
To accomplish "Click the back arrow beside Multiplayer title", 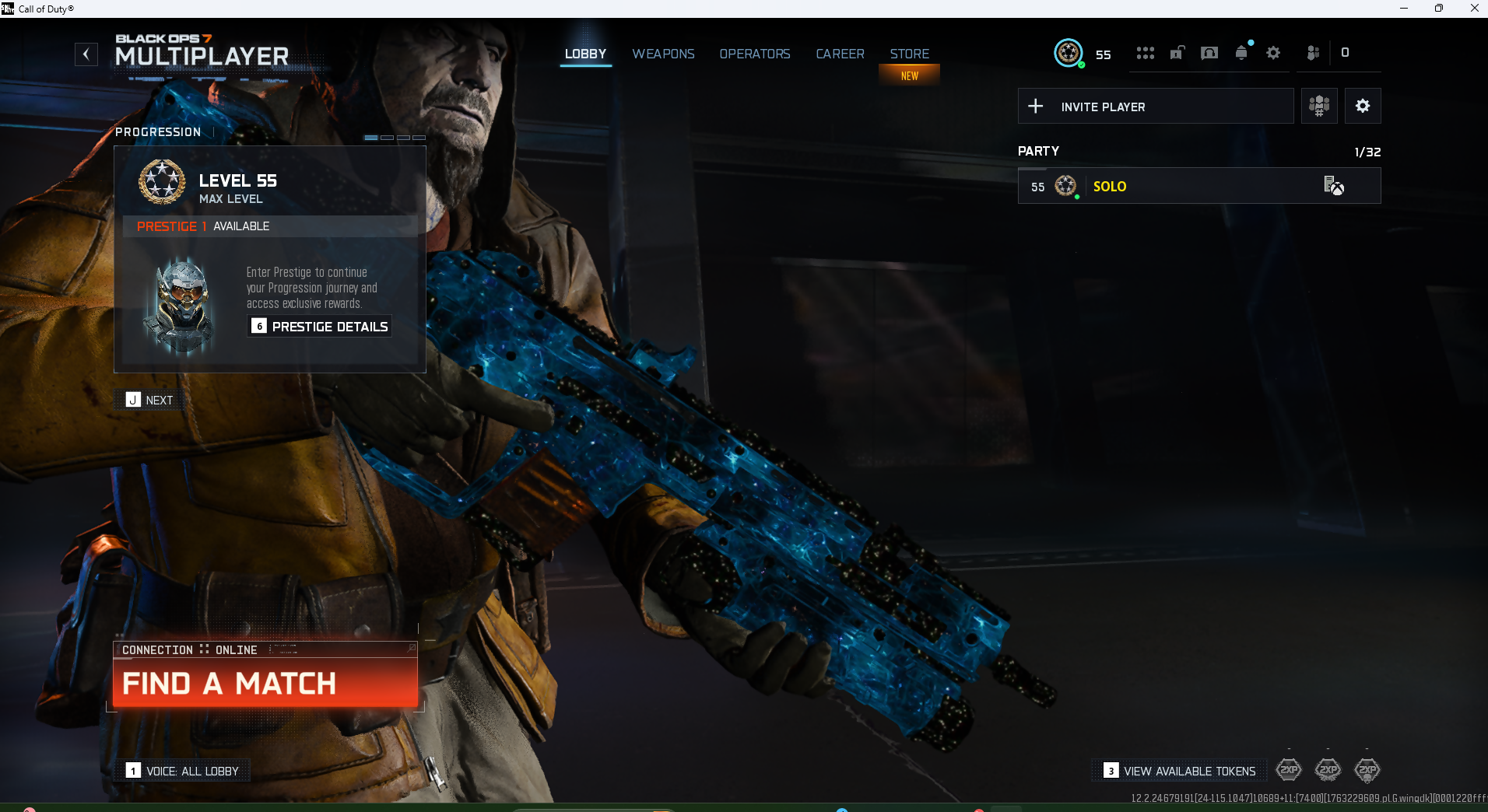I will point(86,54).
